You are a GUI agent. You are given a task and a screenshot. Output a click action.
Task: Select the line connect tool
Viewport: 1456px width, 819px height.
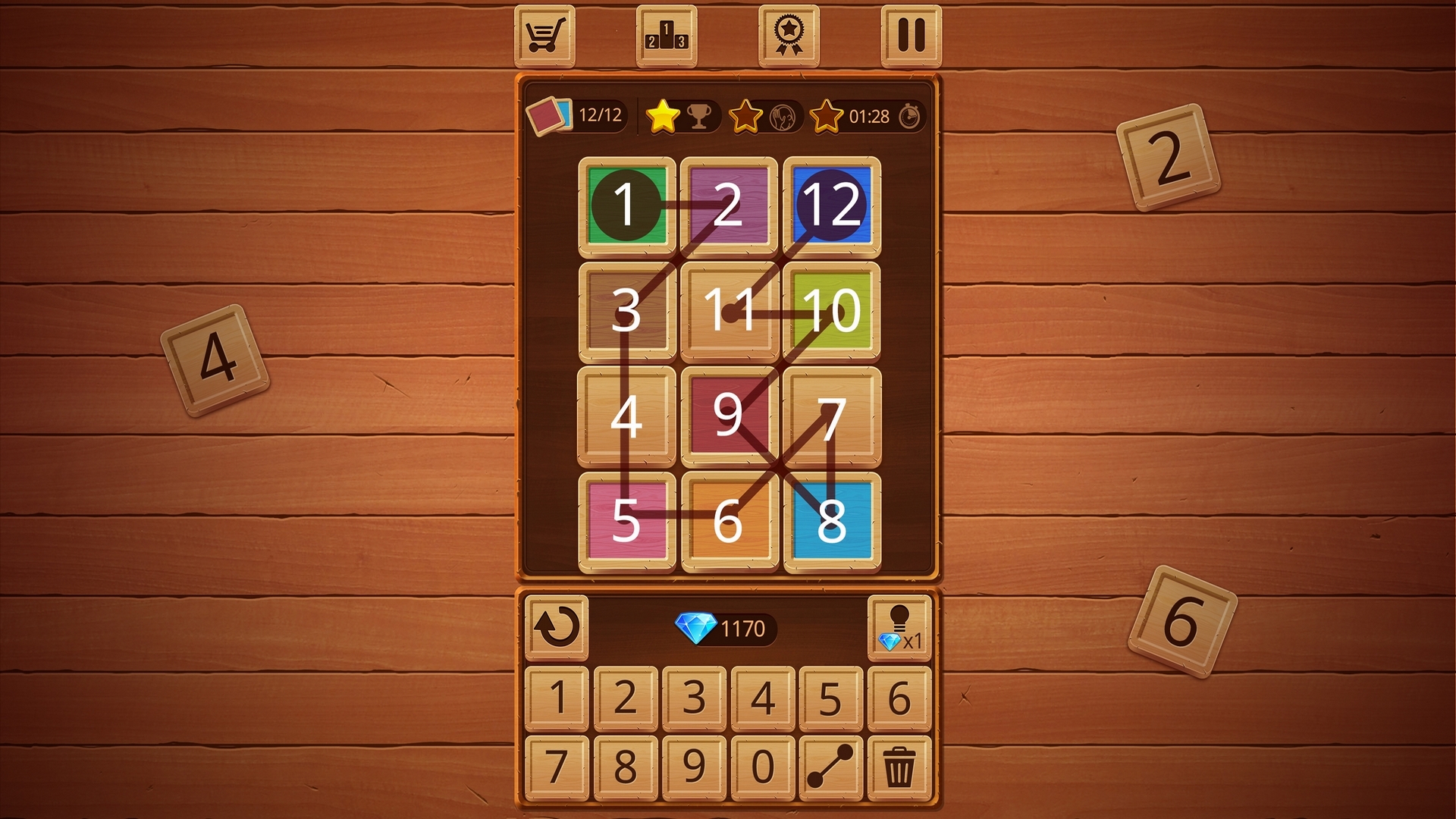click(x=830, y=768)
